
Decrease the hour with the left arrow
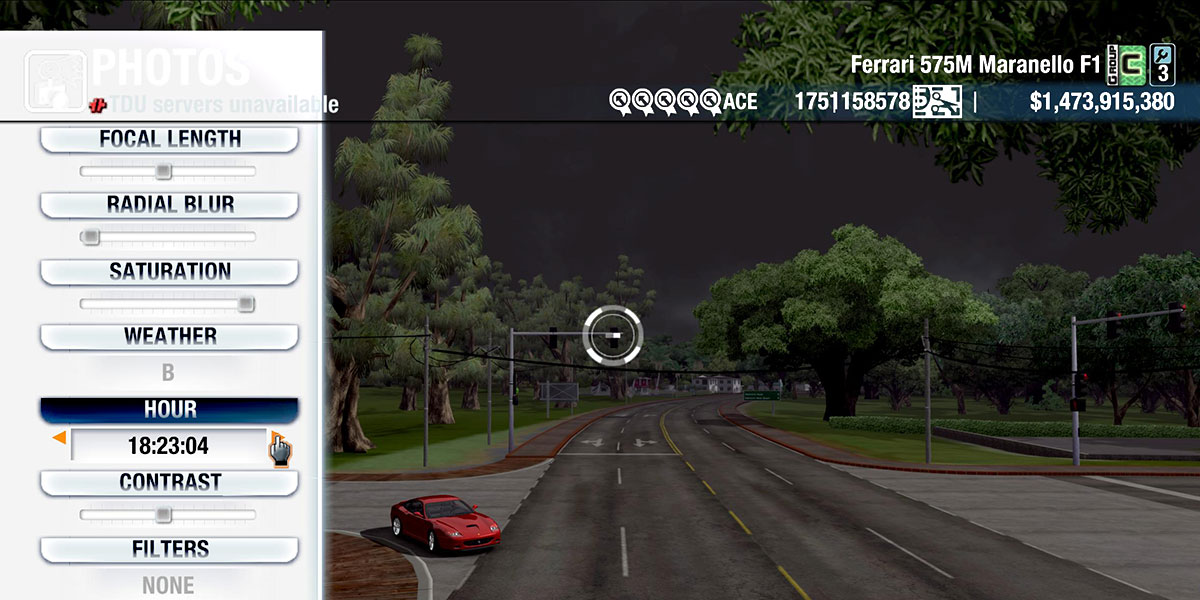click(60, 438)
